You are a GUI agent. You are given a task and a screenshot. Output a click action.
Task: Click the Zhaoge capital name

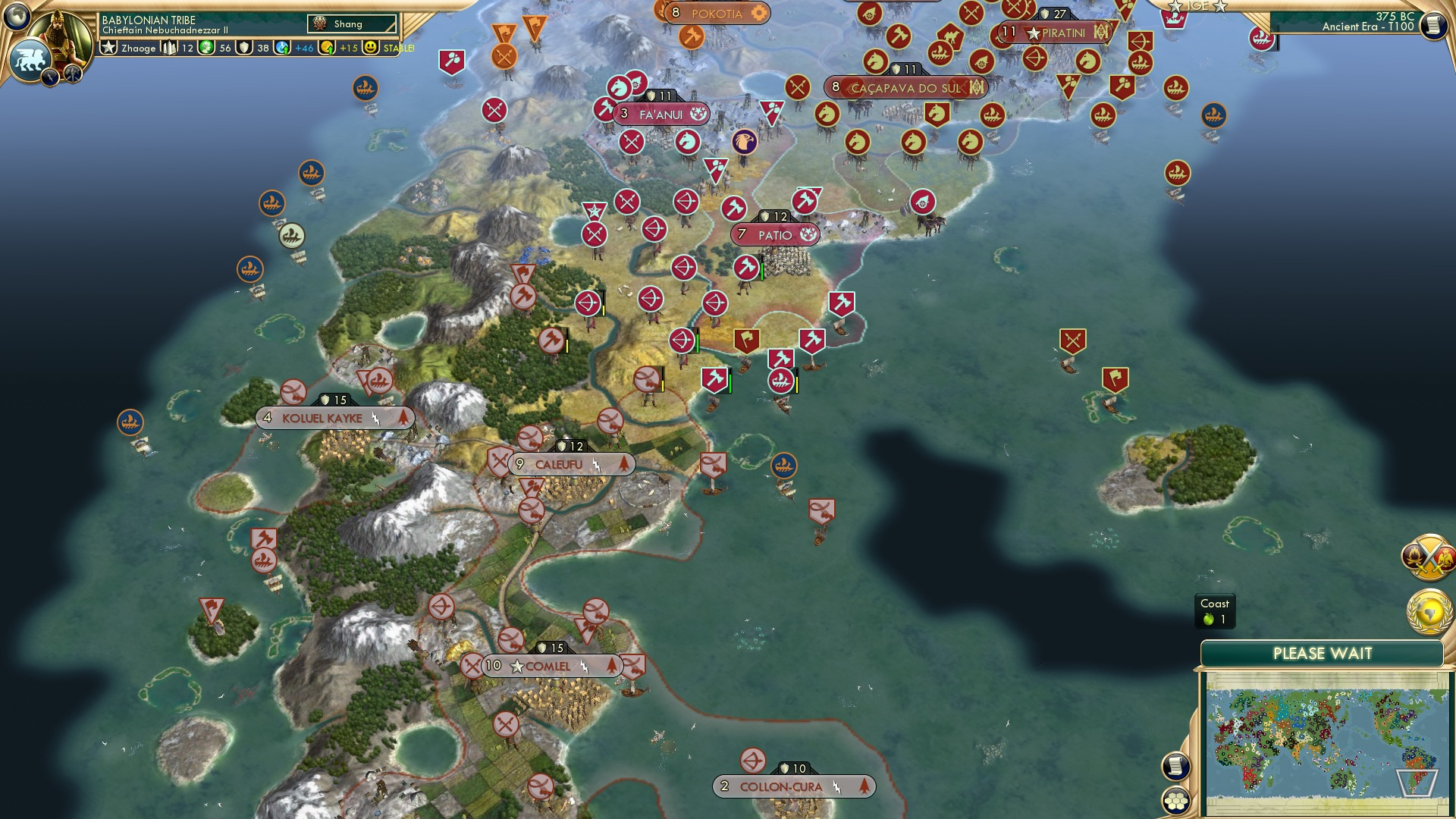pos(137,49)
